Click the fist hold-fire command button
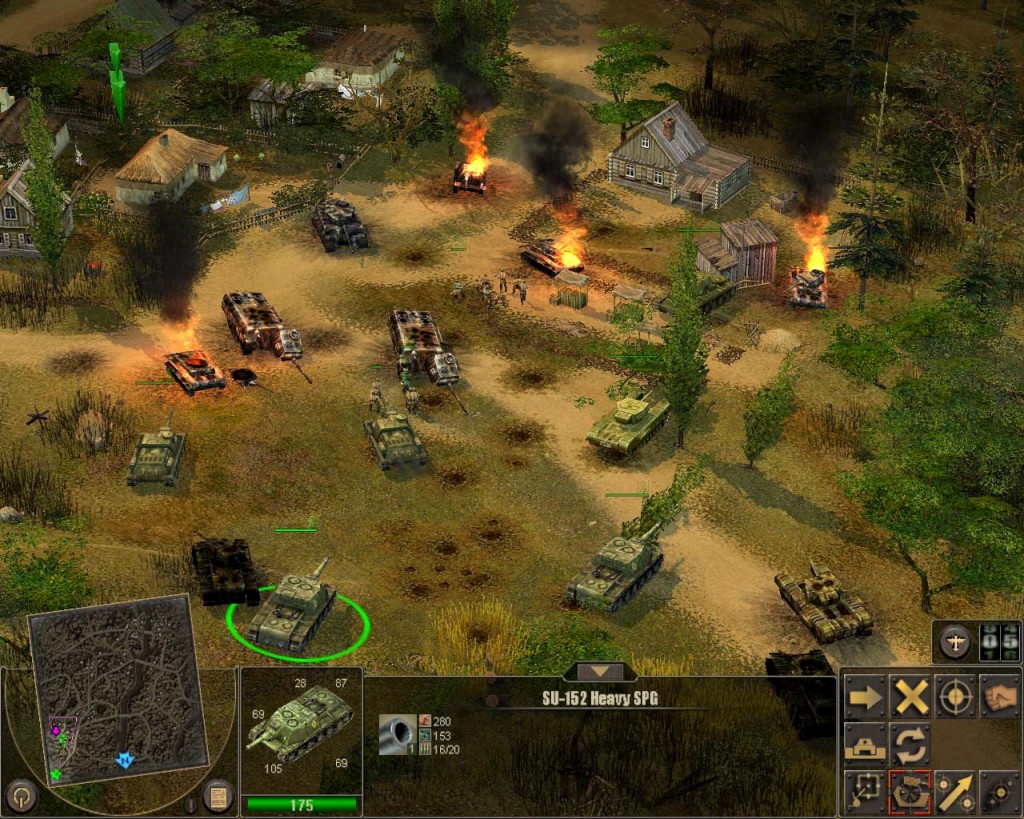 1000,697
